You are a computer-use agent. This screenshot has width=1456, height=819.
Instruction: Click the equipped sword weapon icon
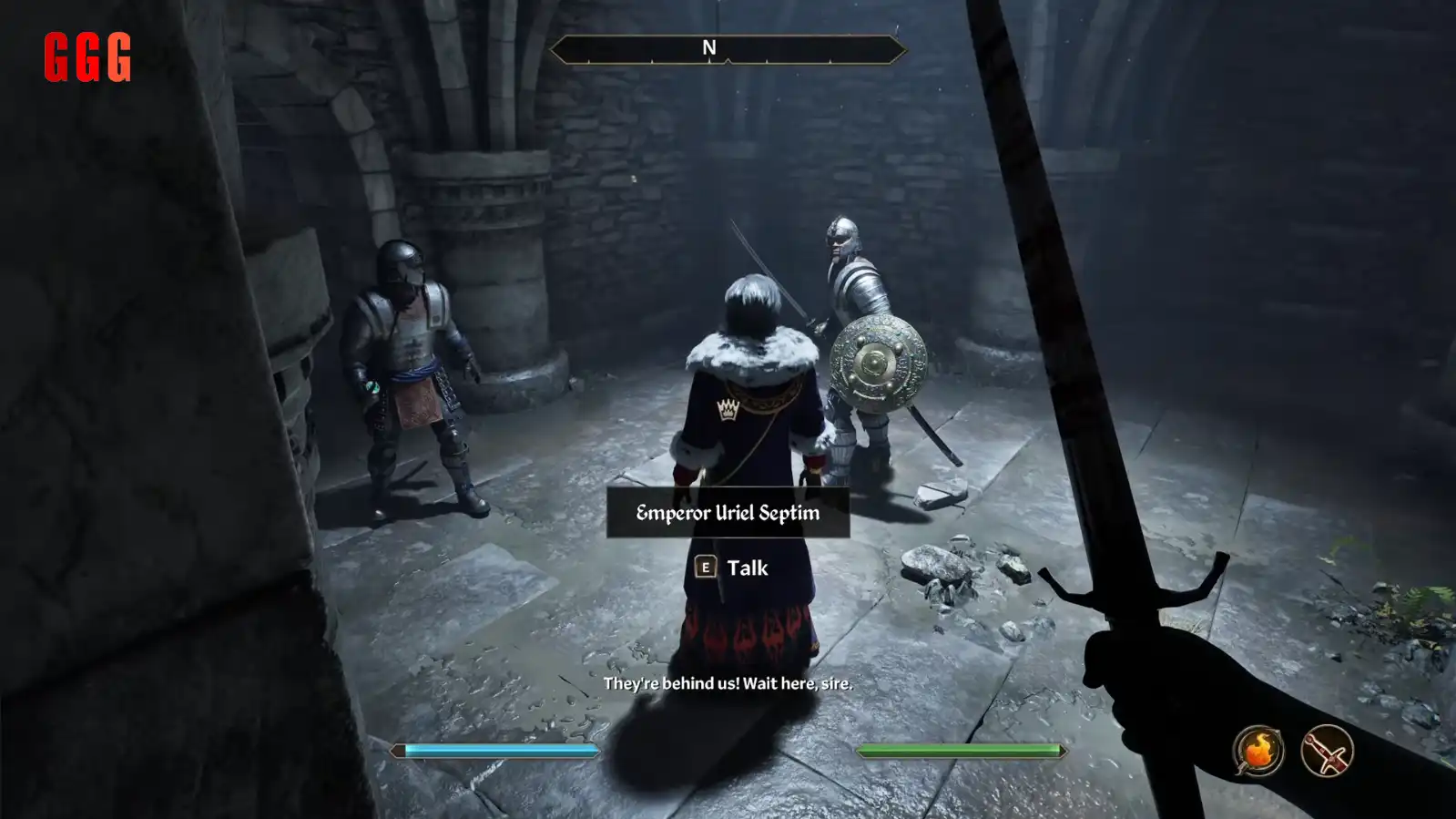click(1327, 752)
